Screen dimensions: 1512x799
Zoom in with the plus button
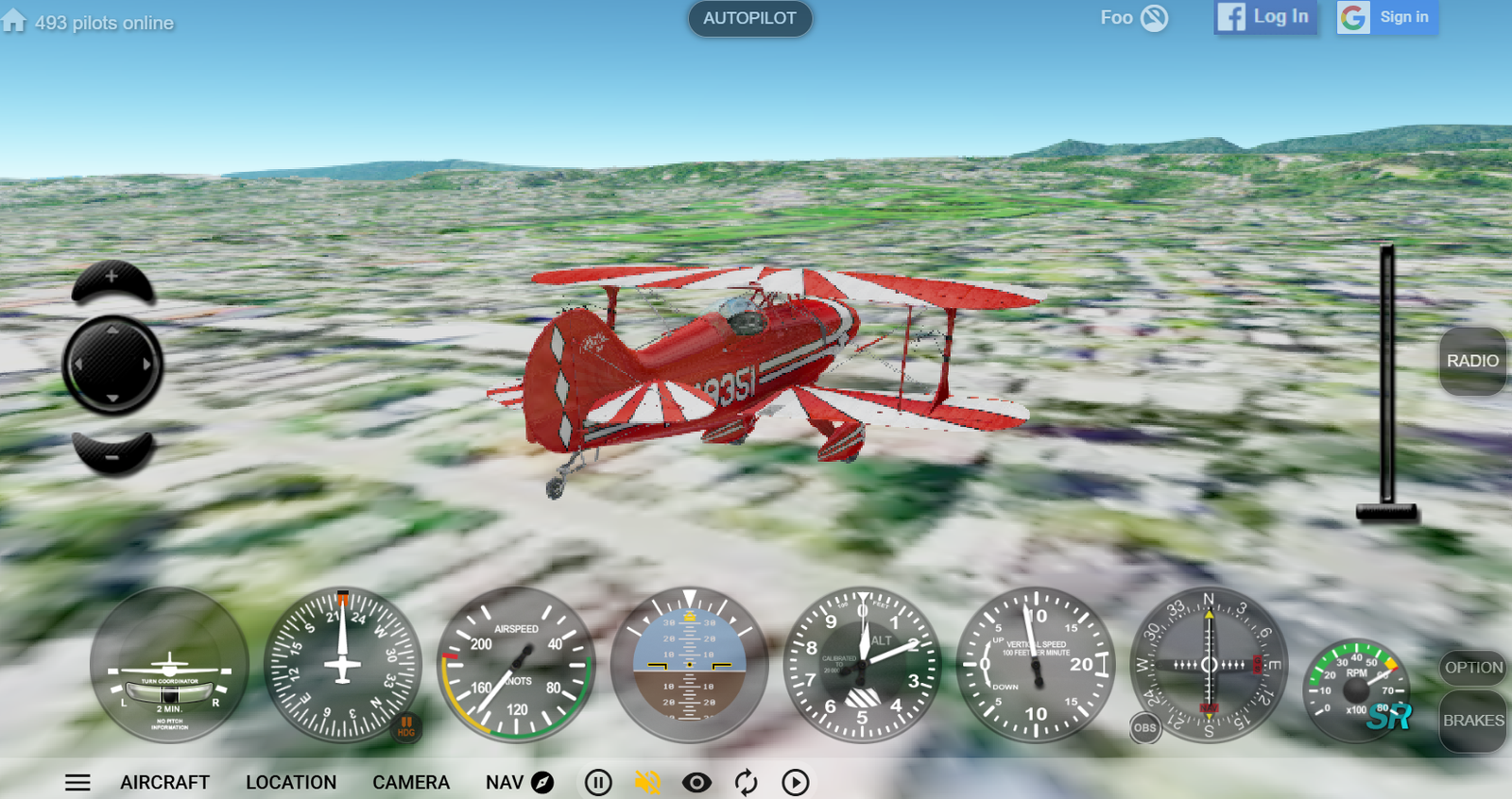coord(112,279)
